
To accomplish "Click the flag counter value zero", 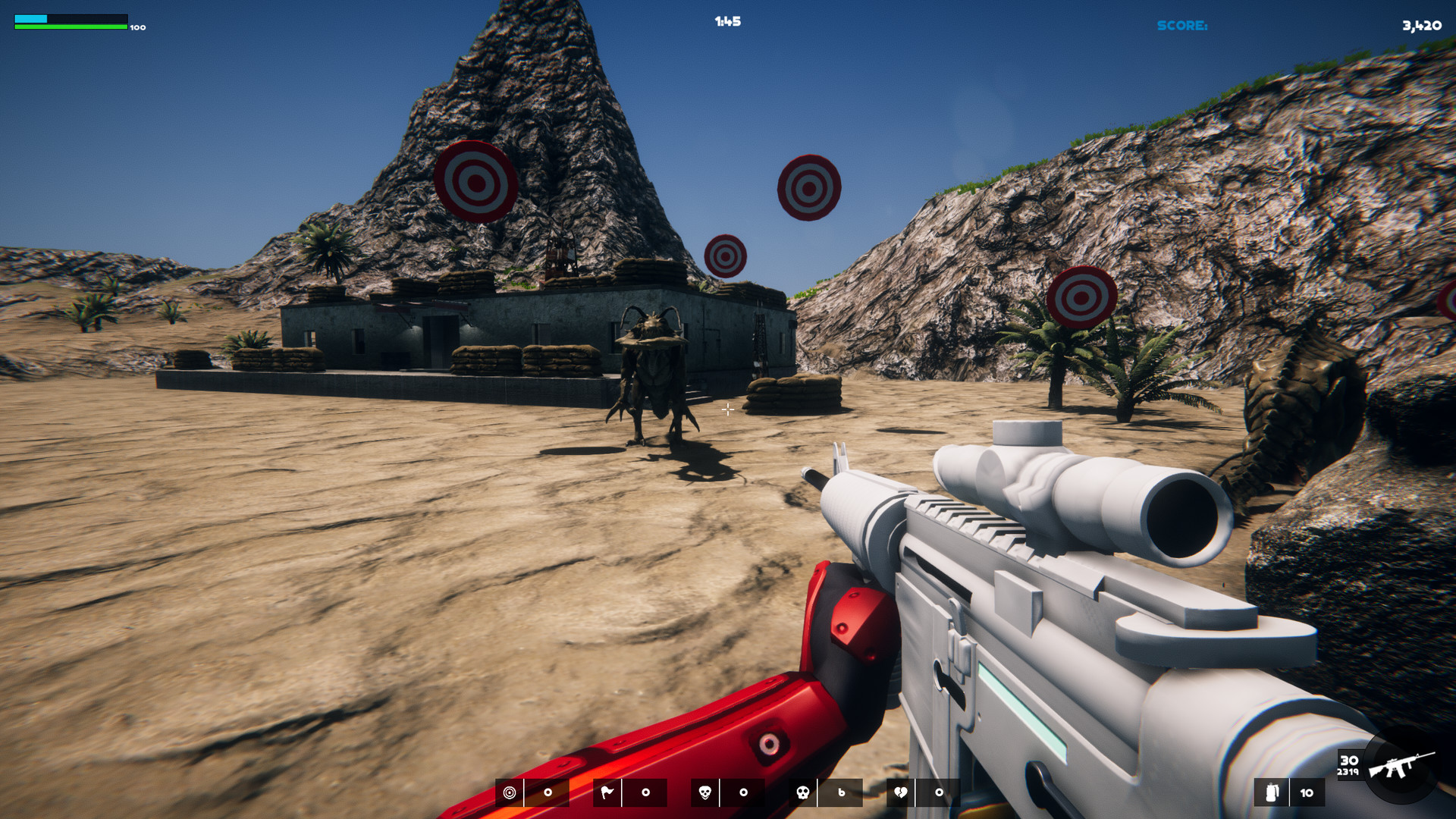I will click(x=645, y=793).
